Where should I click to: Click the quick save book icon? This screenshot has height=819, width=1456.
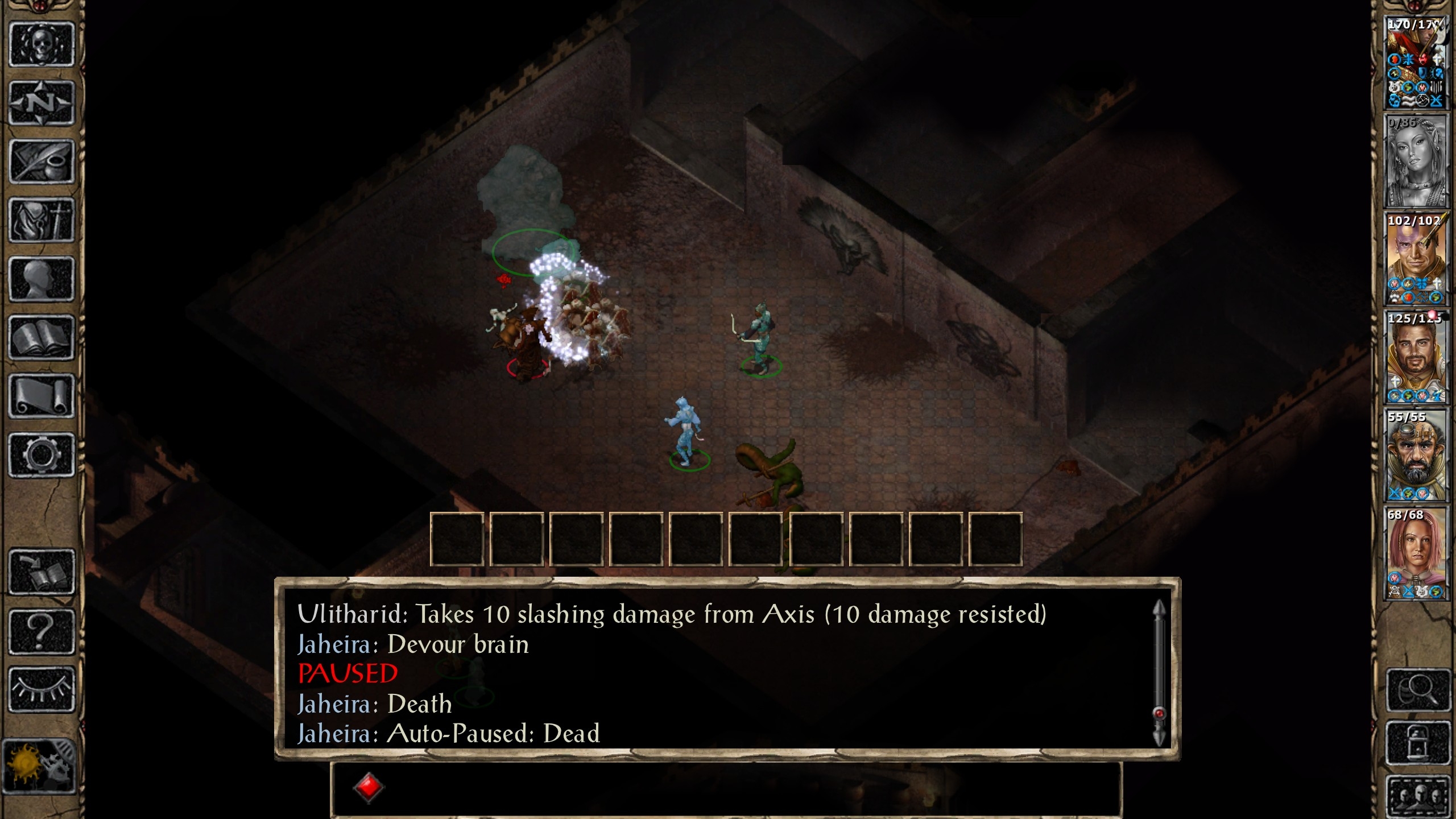42,572
